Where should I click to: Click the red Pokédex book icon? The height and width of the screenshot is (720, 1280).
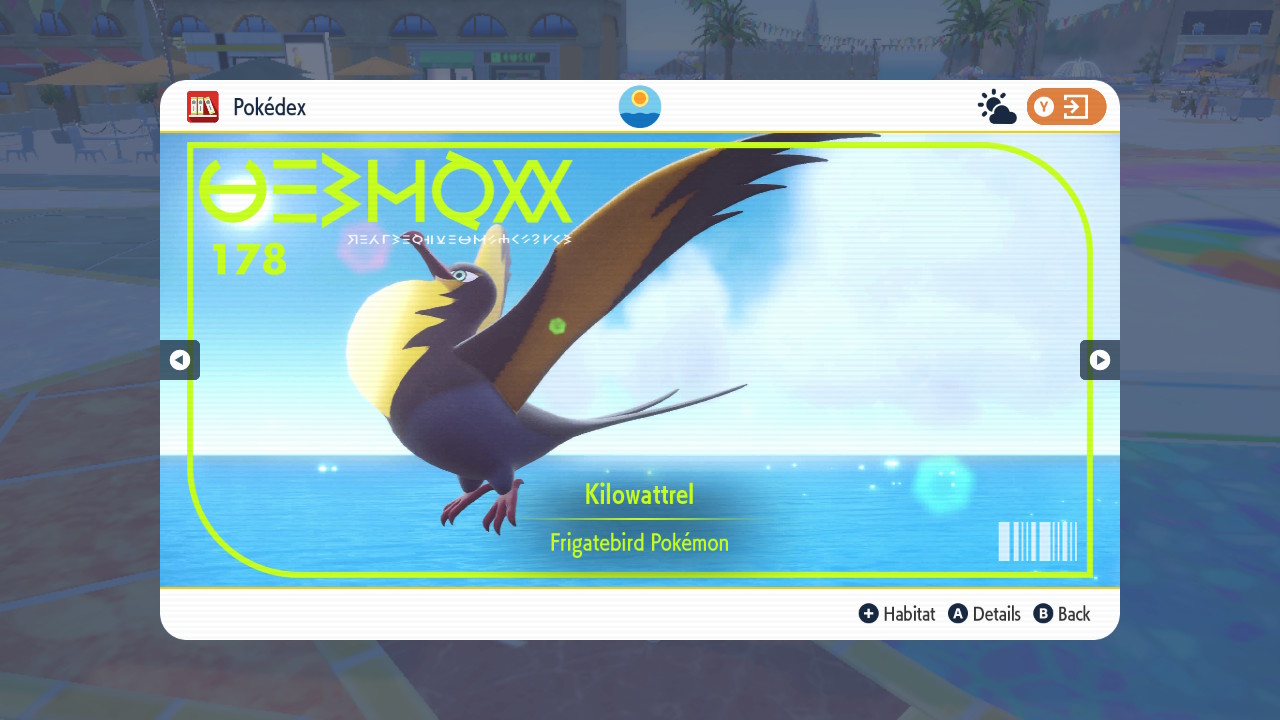[203, 107]
